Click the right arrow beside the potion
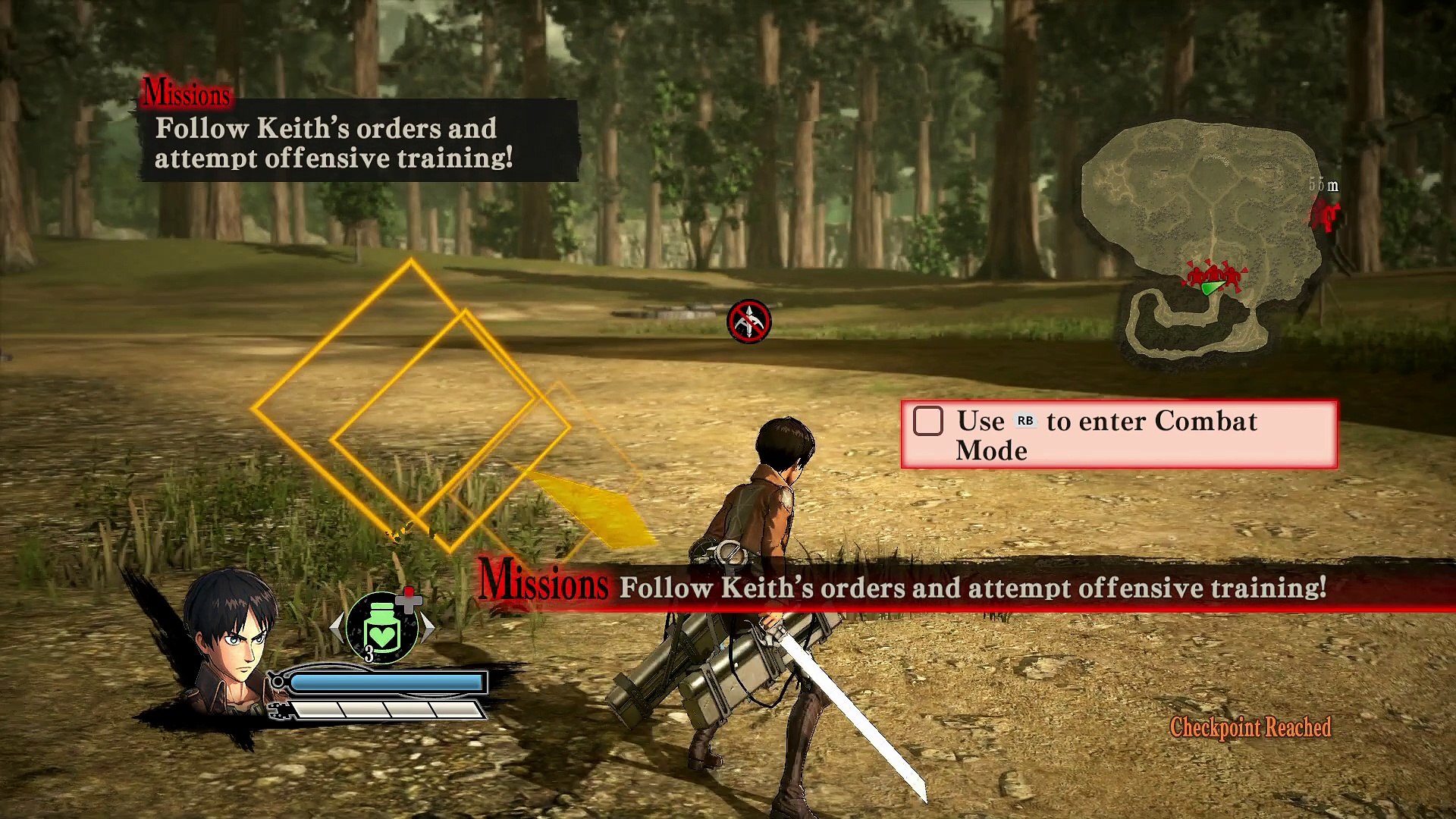Image resolution: width=1456 pixels, height=819 pixels. [428, 627]
